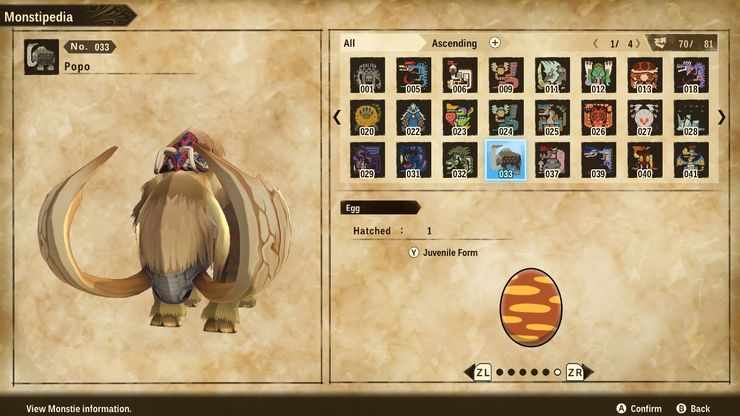
Task: Select monster entry 029
Action: (x=367, y=160)
